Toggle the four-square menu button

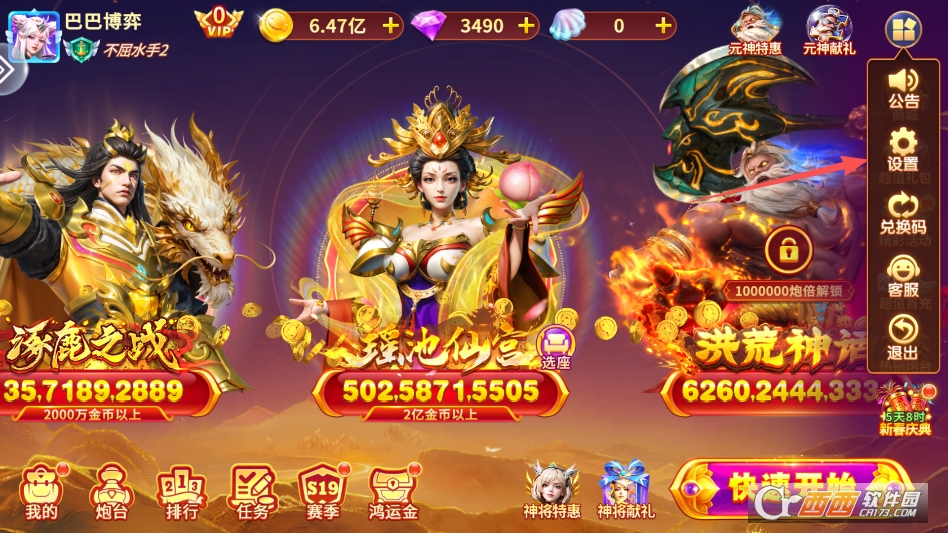(x=901, y=30)
